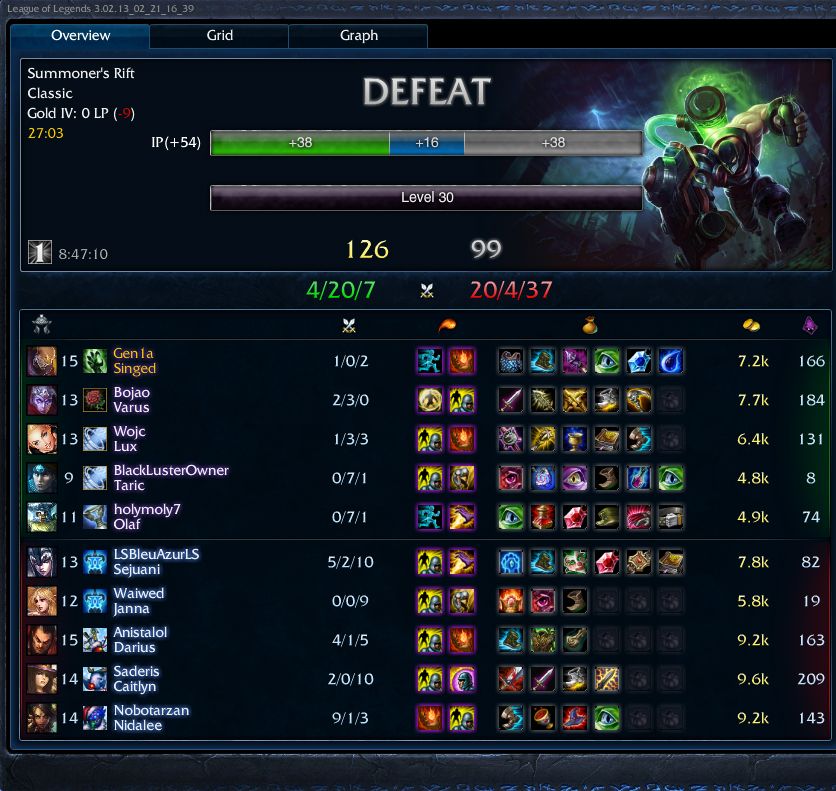Image resolution: width=836 pixels, height=791 pixels.
Task: Click the purple minion kills column header
Action: (811, 324)
